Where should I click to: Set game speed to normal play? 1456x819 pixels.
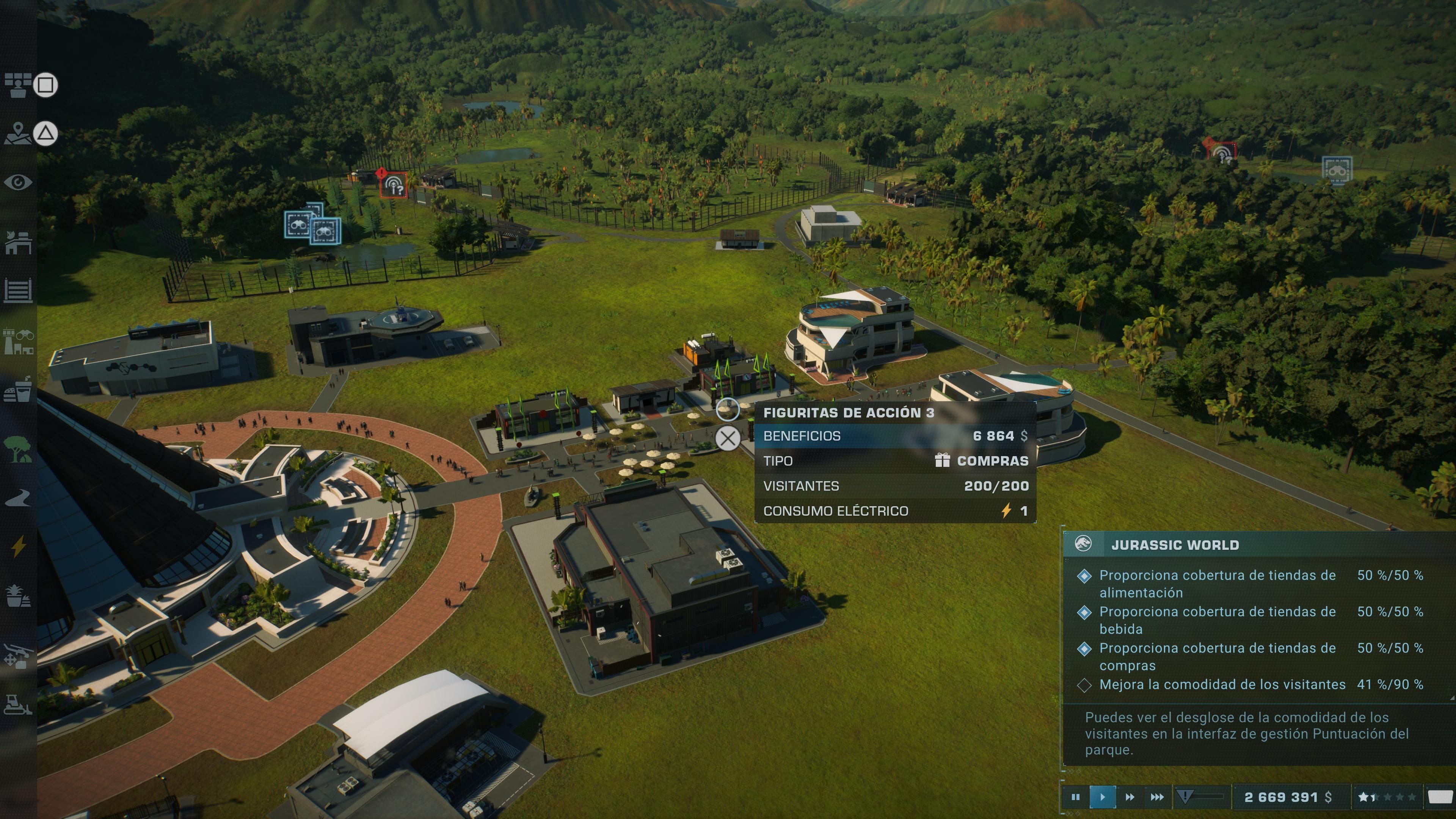point(1102,797)
